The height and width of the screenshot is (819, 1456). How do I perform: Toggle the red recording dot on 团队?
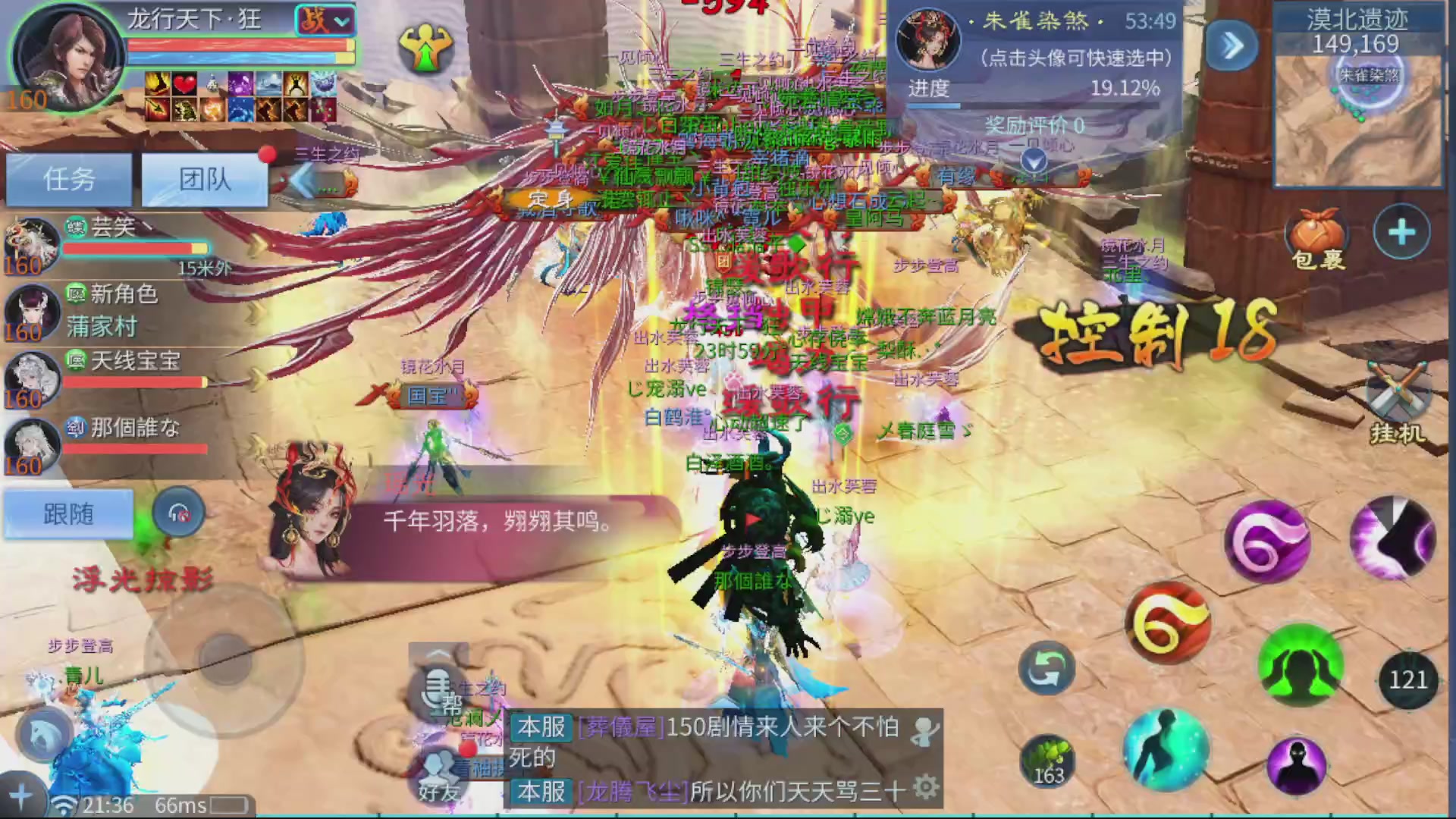pos(267,154)
